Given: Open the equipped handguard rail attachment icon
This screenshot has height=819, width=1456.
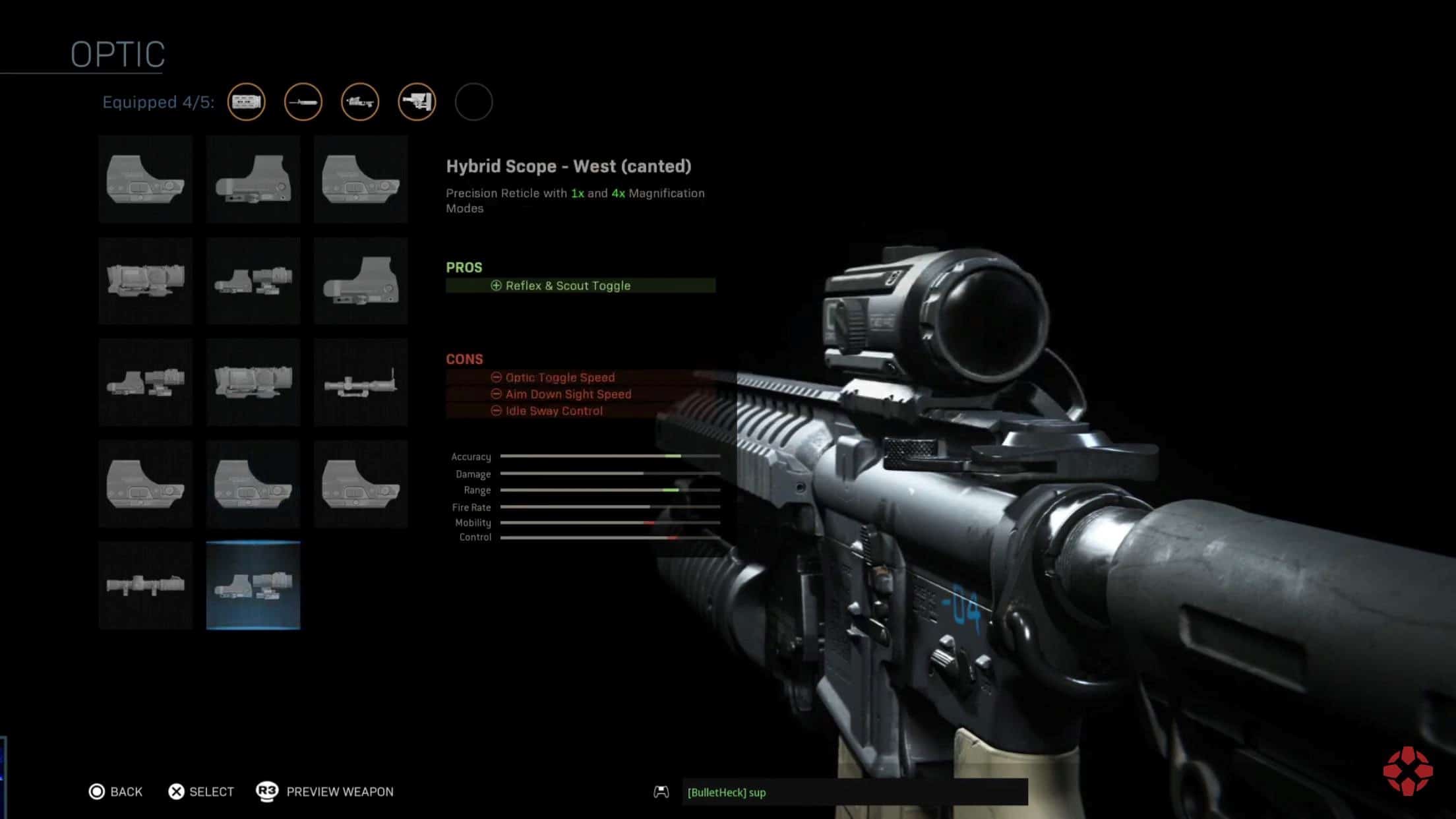Looking at the screenshot, I should point(247,102).
